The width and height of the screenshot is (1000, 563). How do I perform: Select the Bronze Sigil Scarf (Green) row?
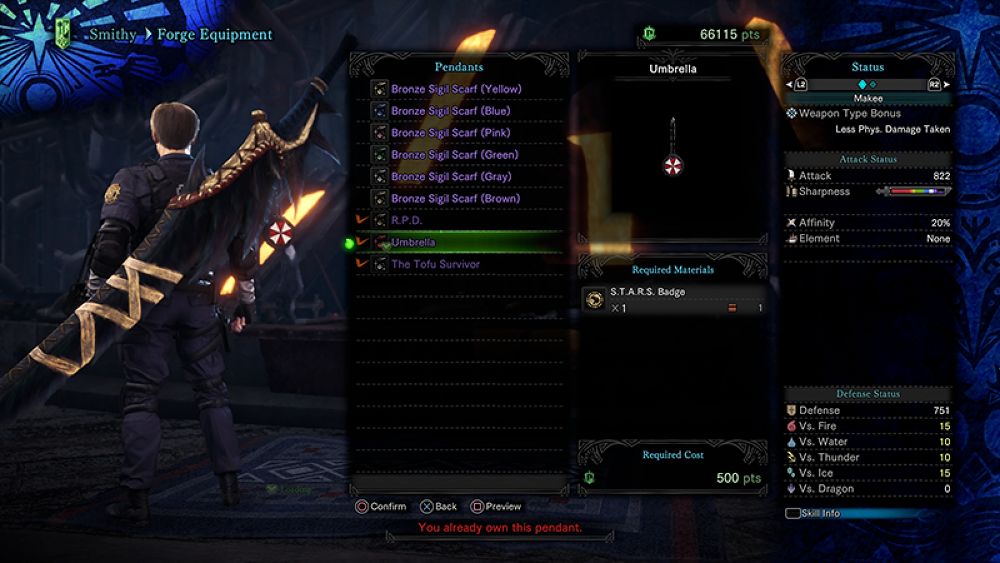point(454,155)
